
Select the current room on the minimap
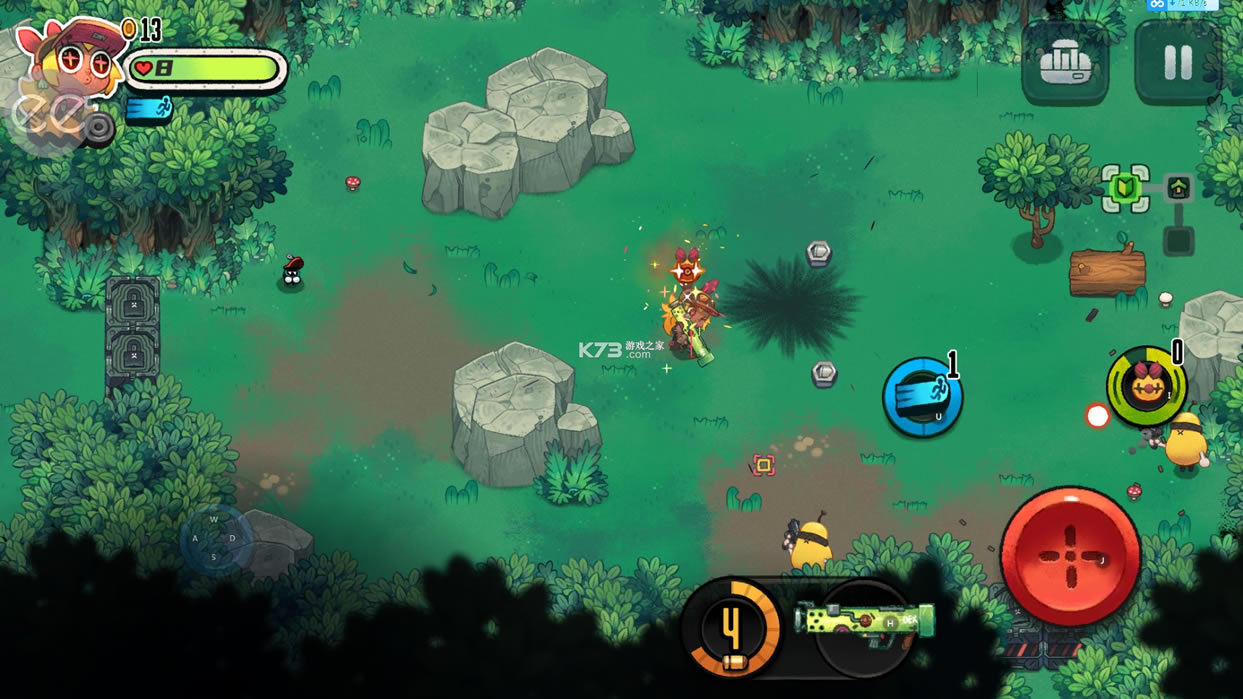1126,188
